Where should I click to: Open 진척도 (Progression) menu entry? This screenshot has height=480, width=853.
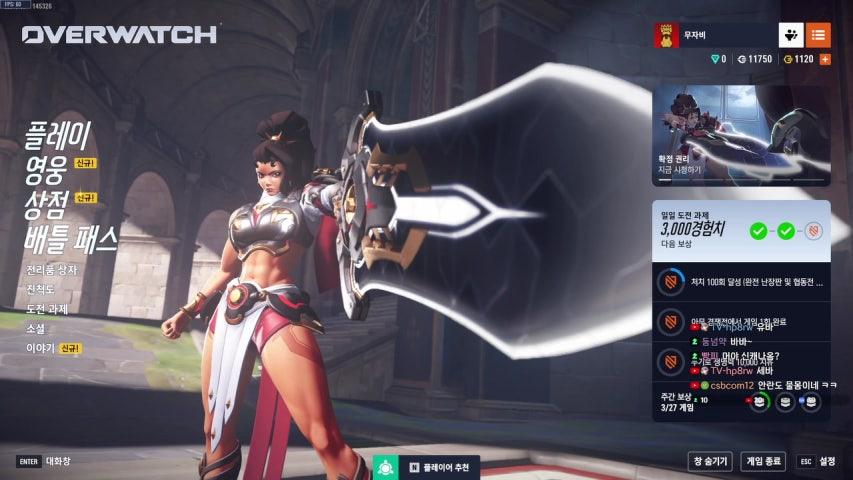(40, 290)
